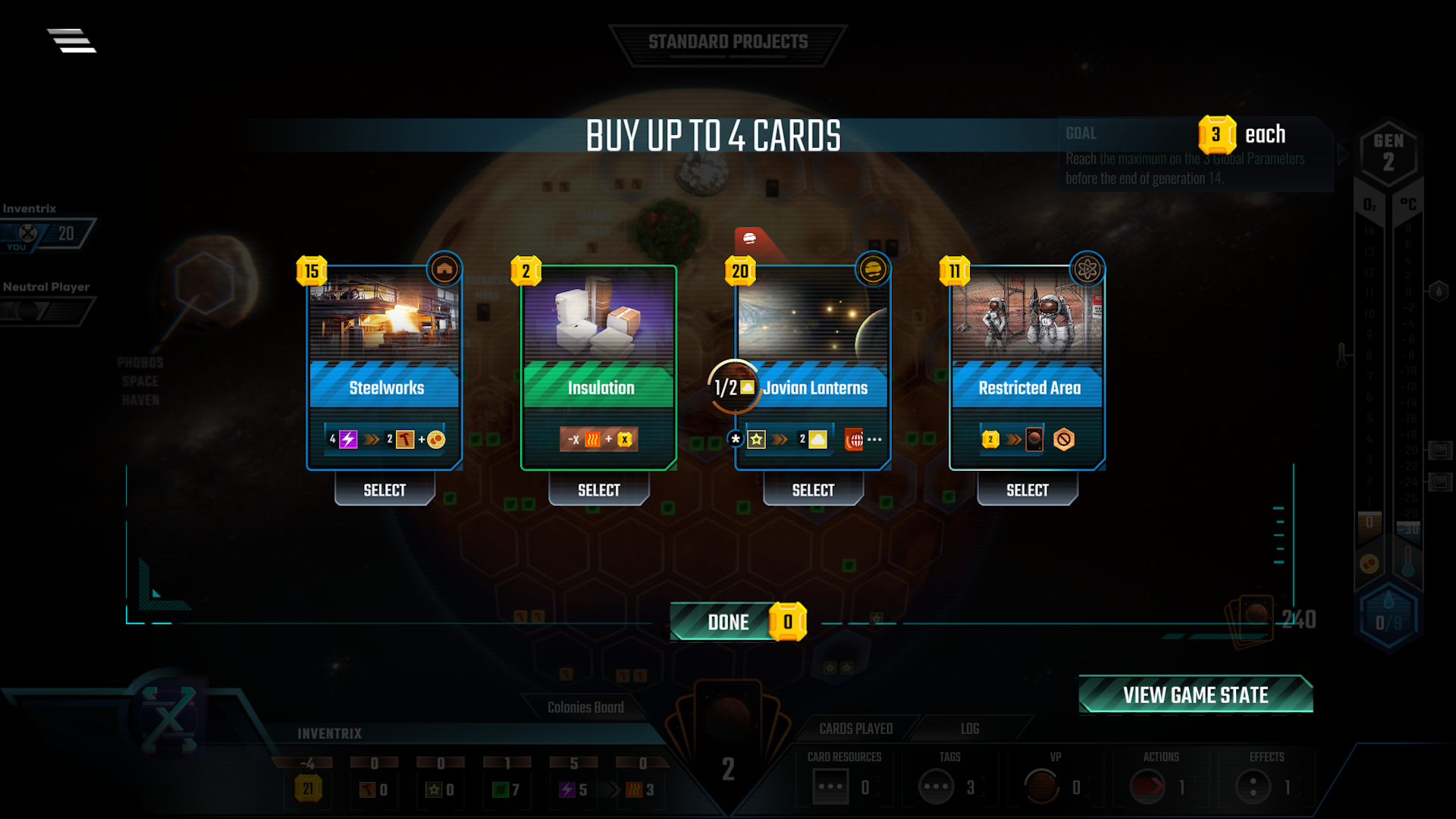1456x819 pixels.
Task: Open the hamburger menu icon
Action: (72, 40)
